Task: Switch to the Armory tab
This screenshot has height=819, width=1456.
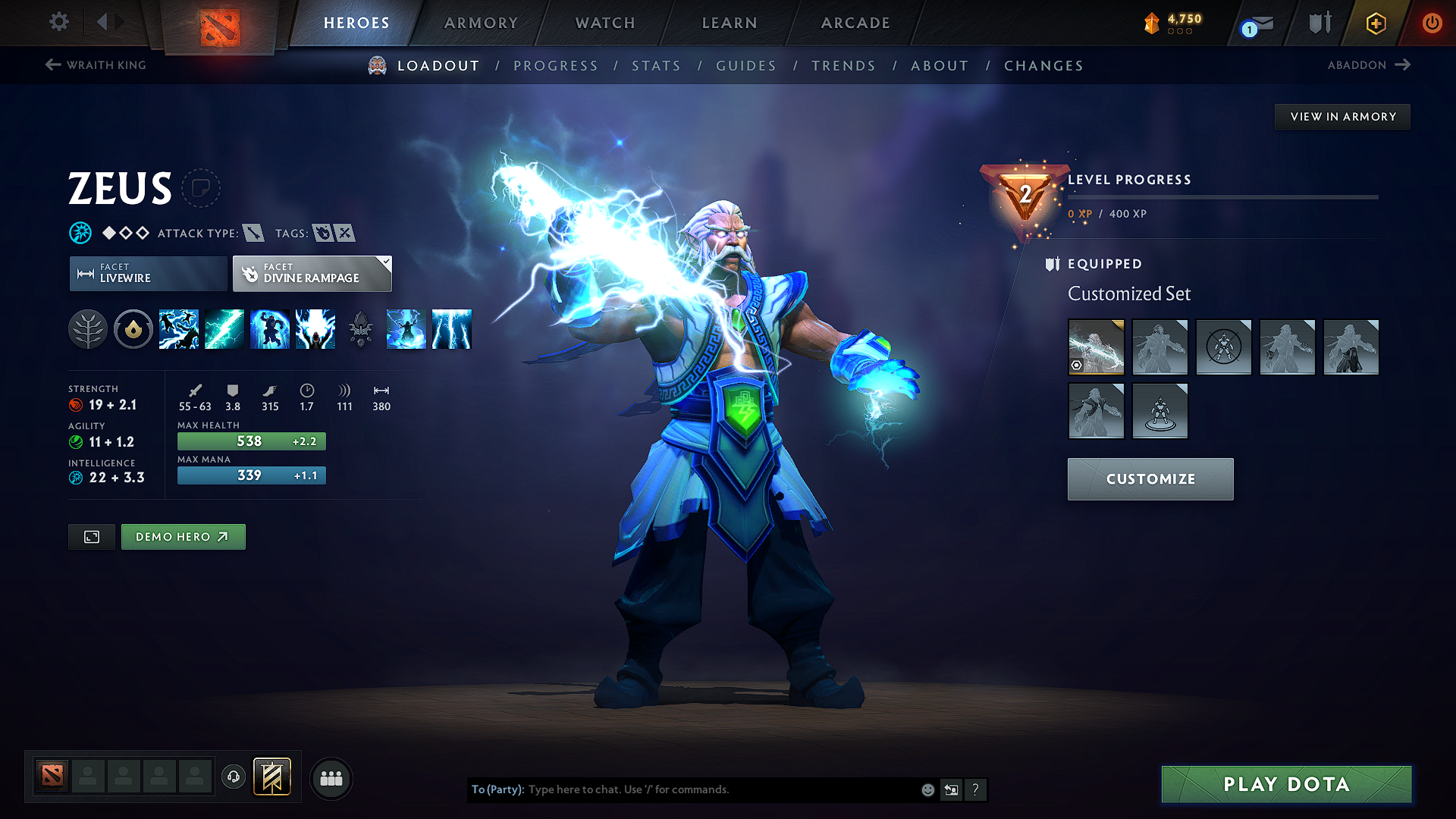Action: pyautogui.click(x=481, y=23)
